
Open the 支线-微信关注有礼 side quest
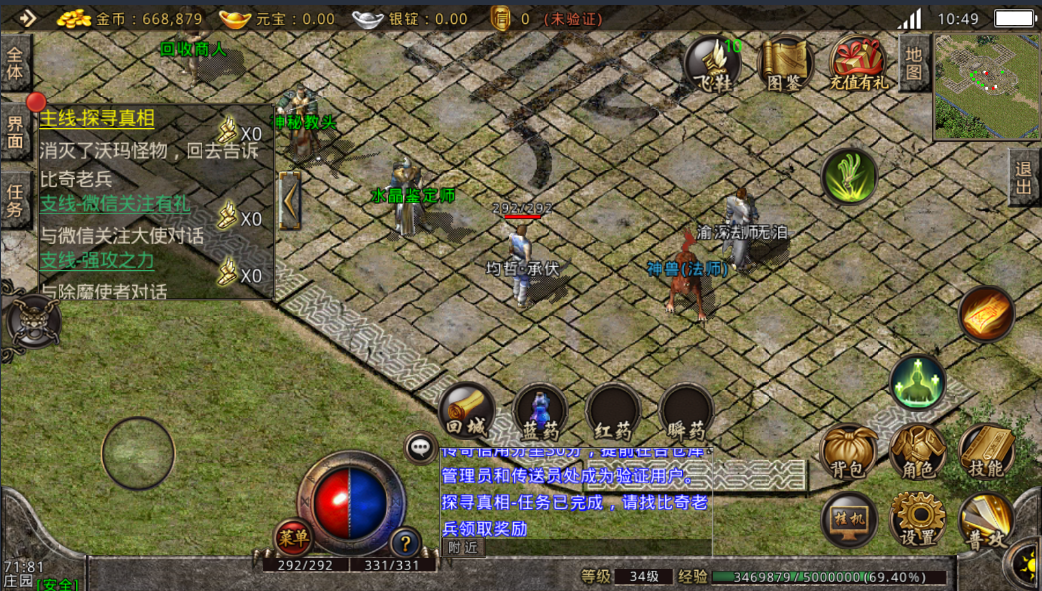(115, 204)
